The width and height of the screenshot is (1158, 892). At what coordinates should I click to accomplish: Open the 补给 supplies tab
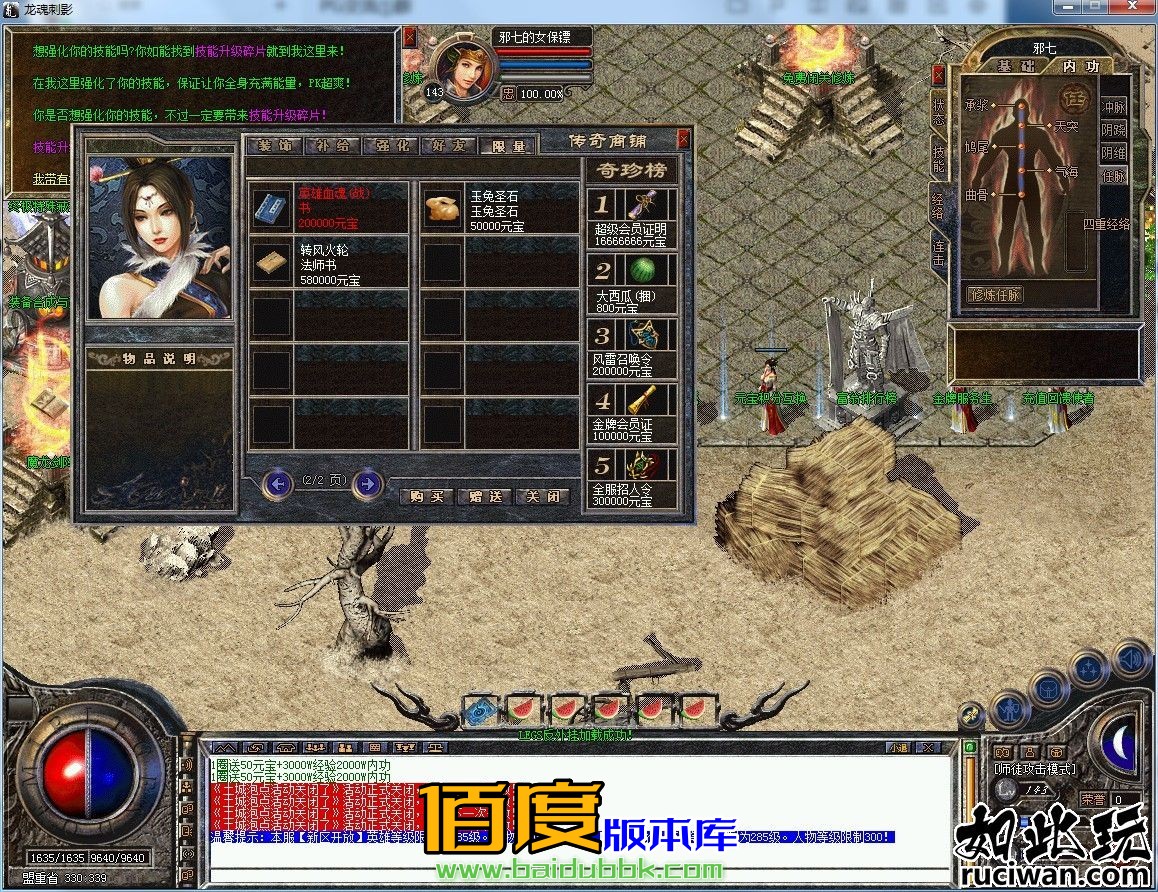333,146
